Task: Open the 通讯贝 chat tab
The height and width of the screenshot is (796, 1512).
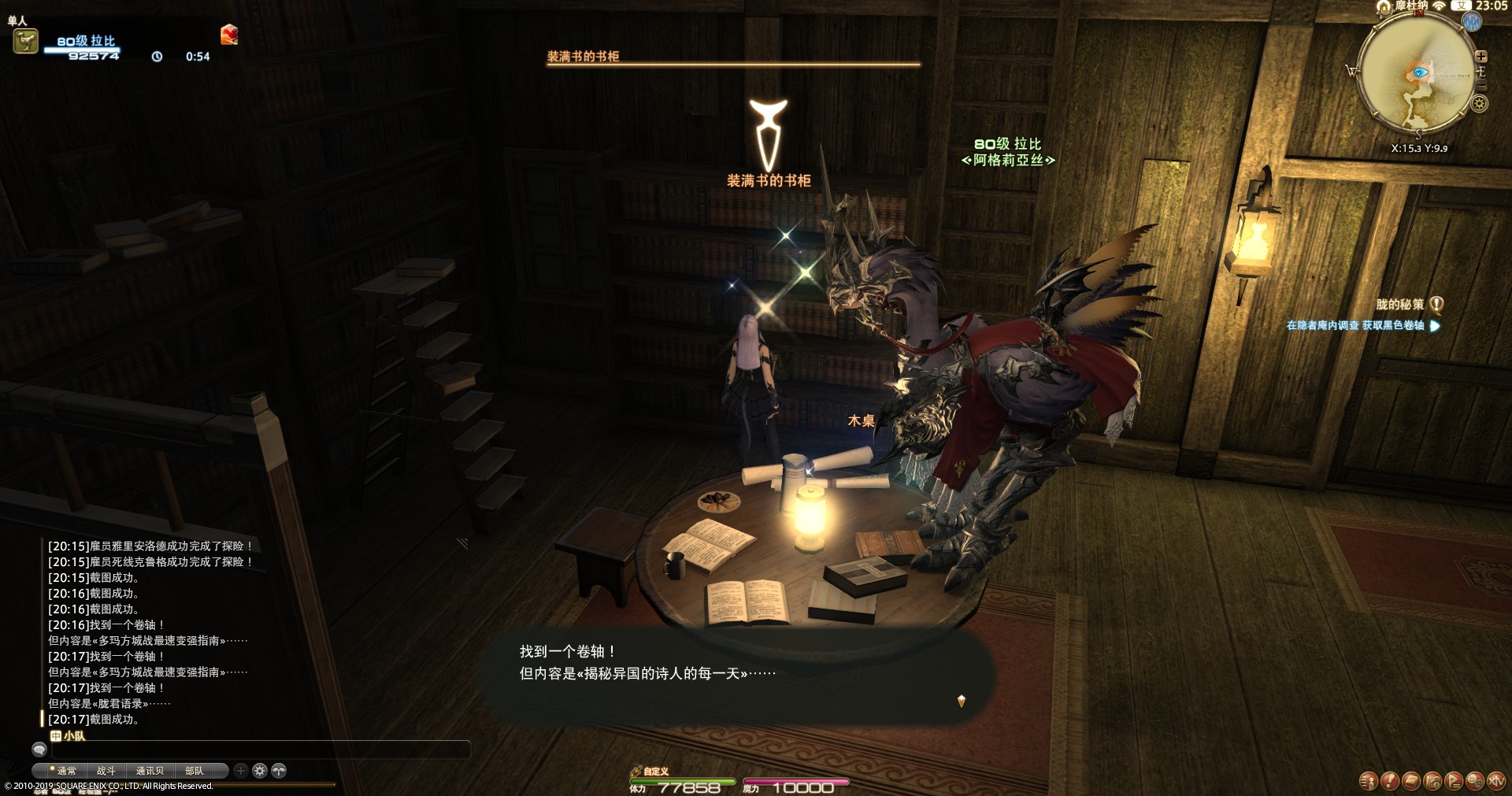Action: [x=150, y=771]
